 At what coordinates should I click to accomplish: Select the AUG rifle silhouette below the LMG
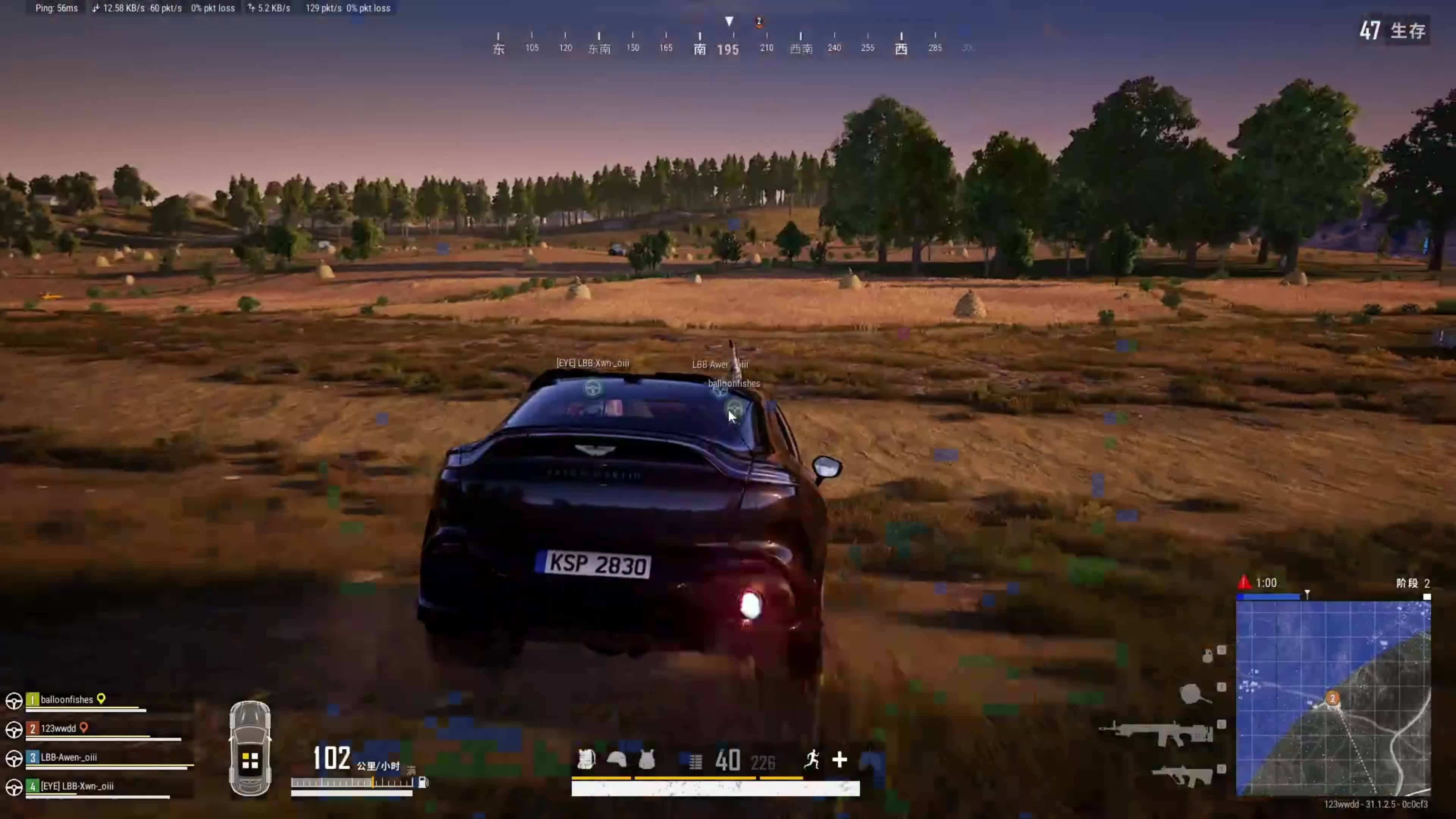tap(1182, 776)
